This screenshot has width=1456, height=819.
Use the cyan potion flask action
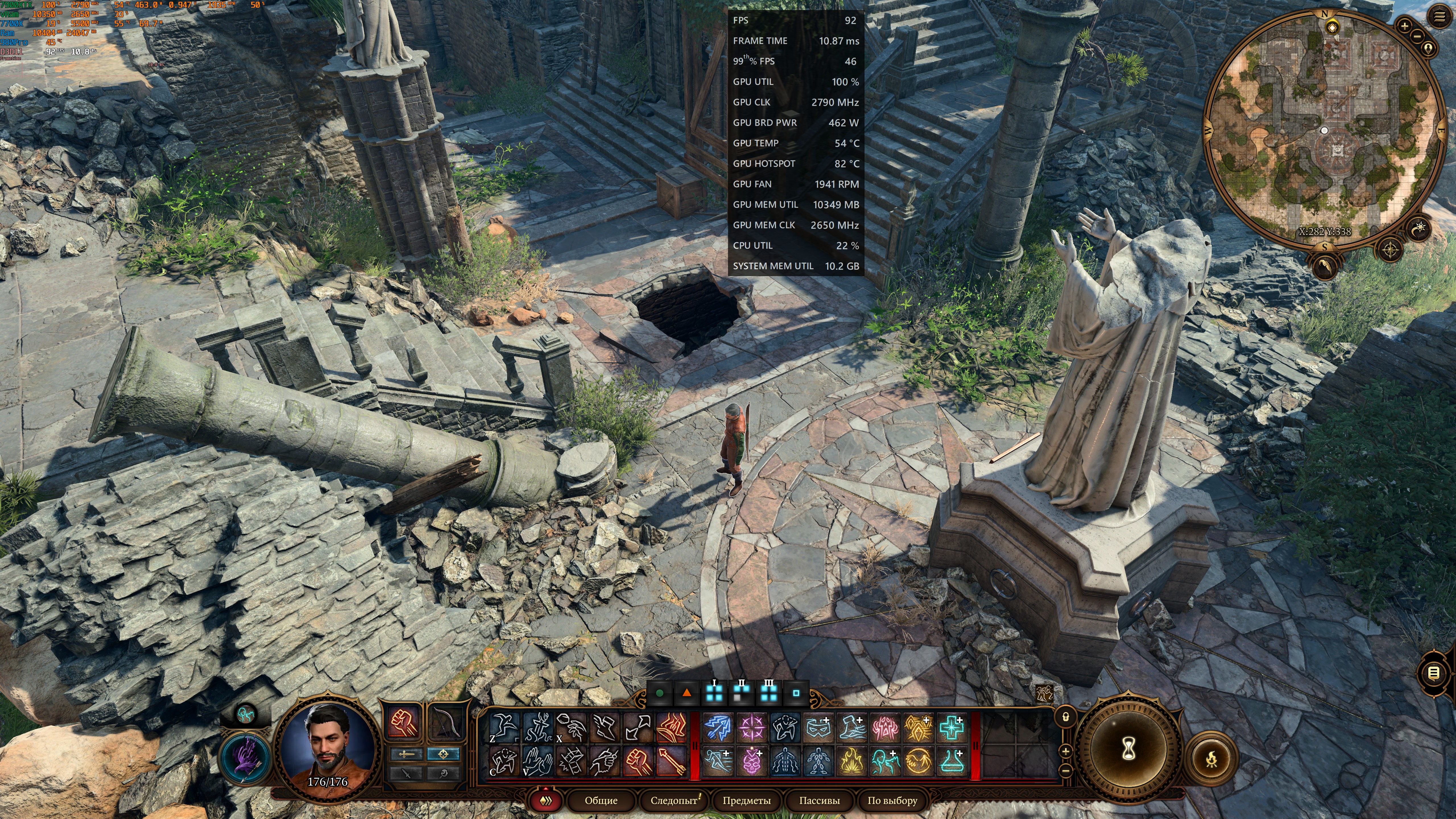pos(952,761)
